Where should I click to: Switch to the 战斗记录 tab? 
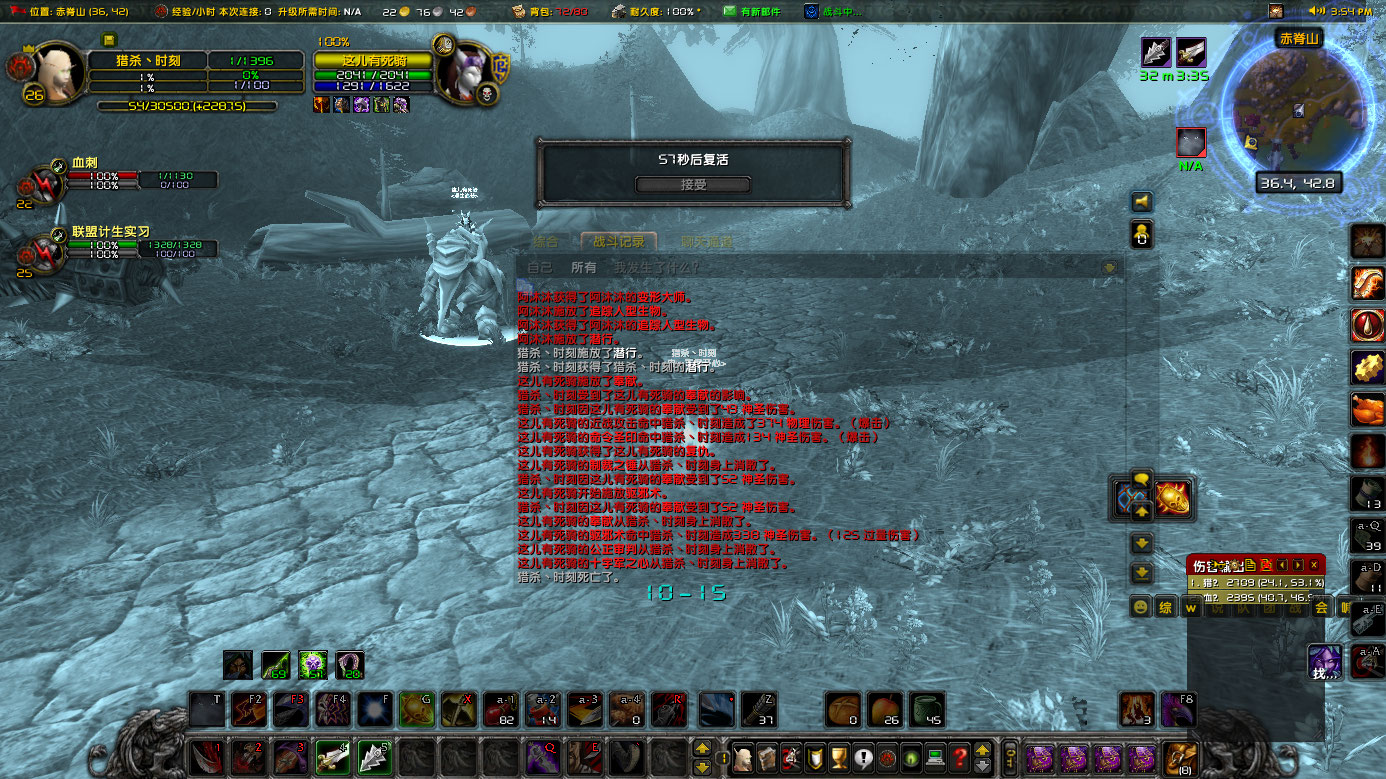click(x=617, y=241)
